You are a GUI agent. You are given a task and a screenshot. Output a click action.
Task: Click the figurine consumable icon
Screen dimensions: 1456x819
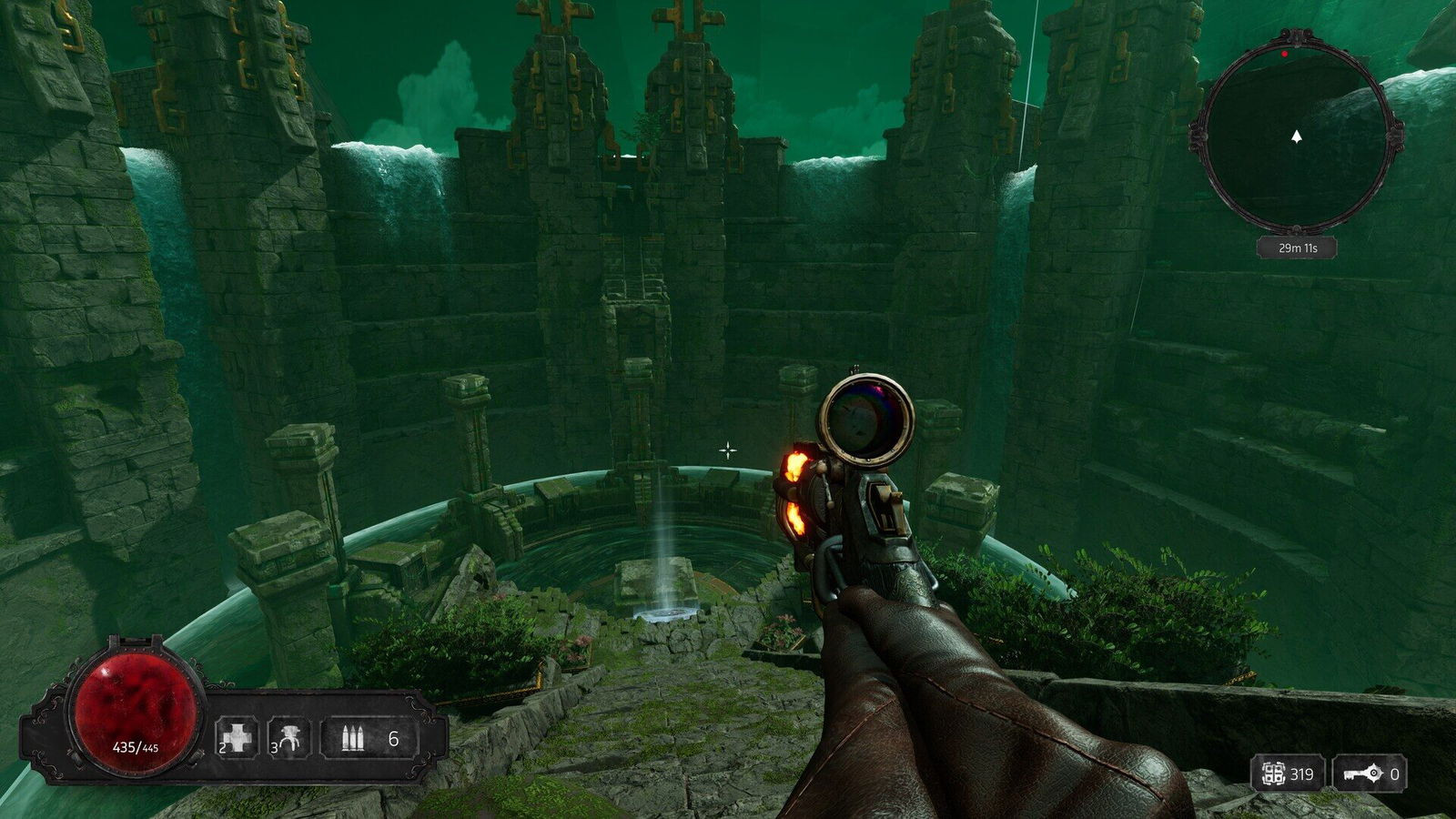[x=291, y=737]
